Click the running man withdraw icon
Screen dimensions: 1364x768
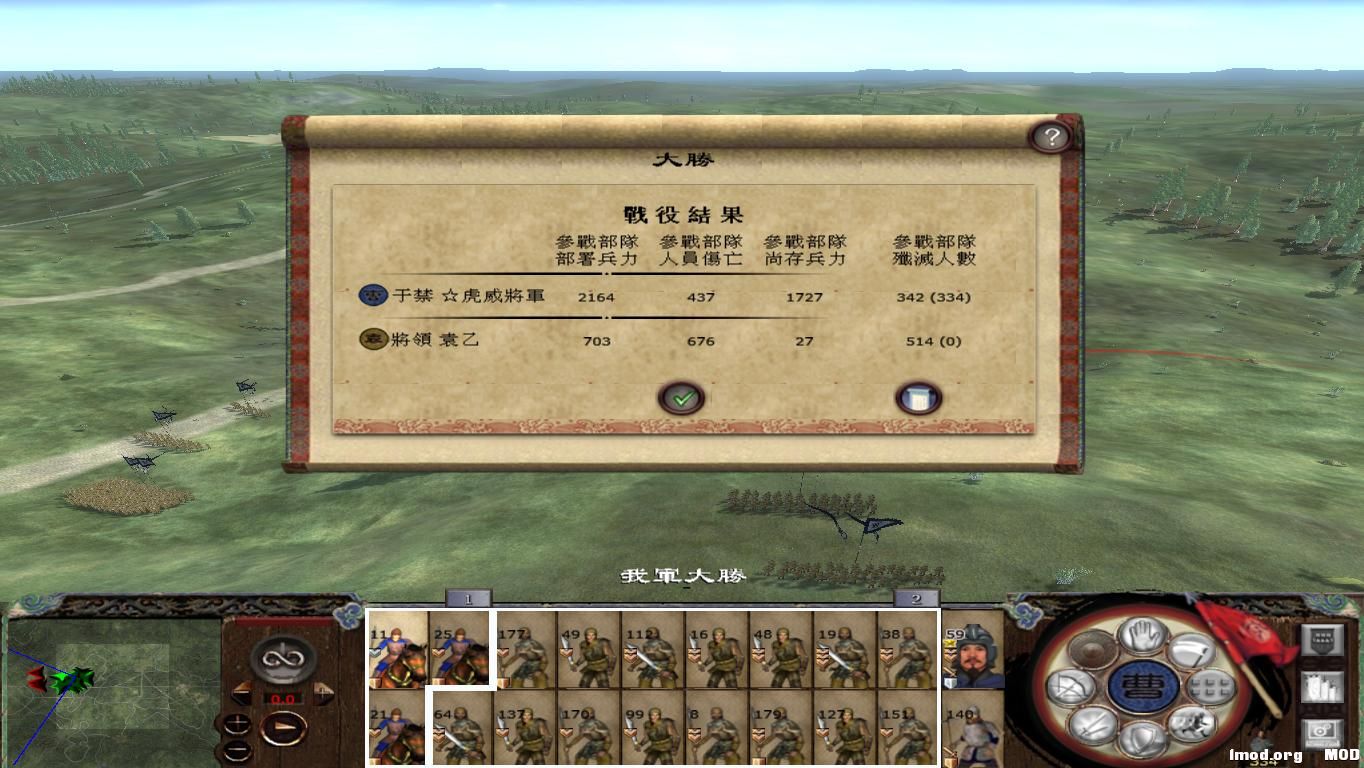[x=1190, y=724]
